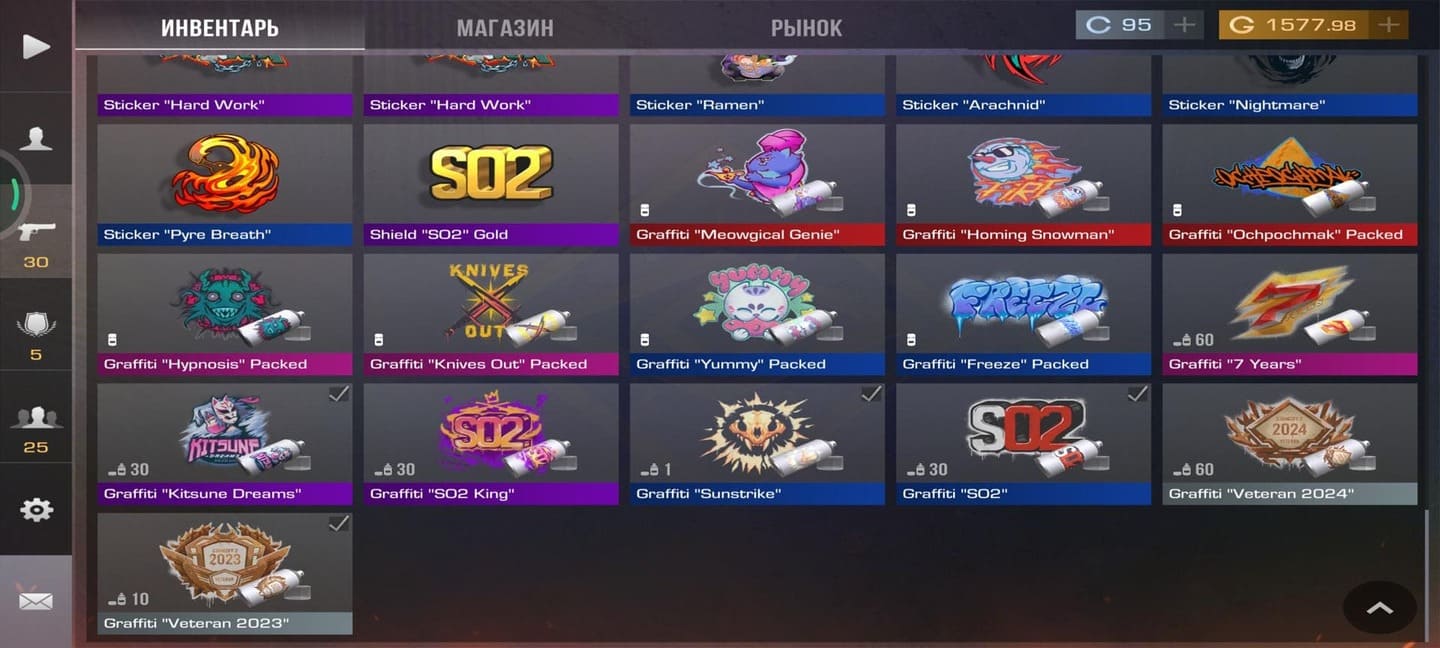Jump to top with the up-arrow button
This screenshot has height=648, width=1440.
(1379, 607)
